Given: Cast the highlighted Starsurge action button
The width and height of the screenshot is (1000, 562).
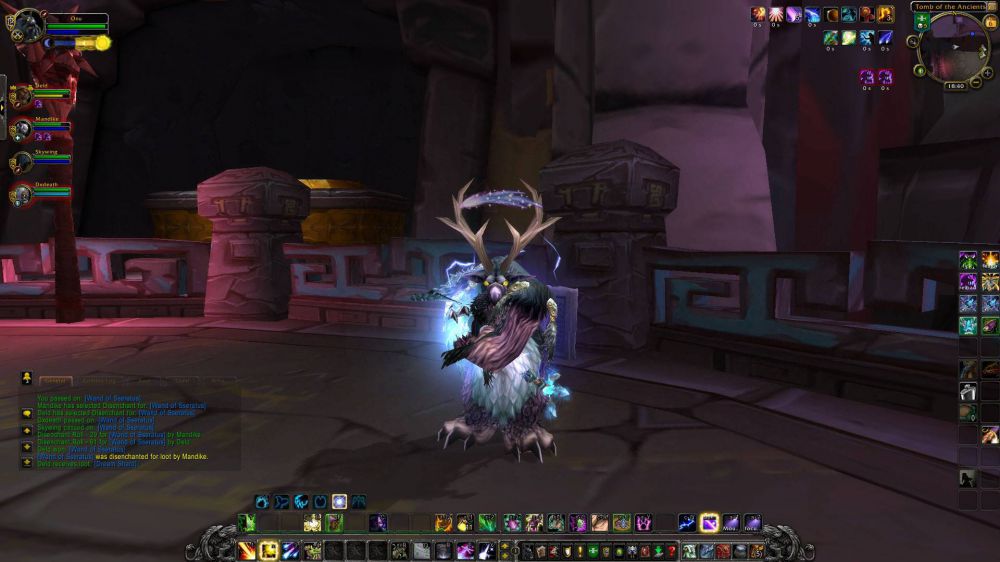Looking at the screenshot, I should pos(709,522).
